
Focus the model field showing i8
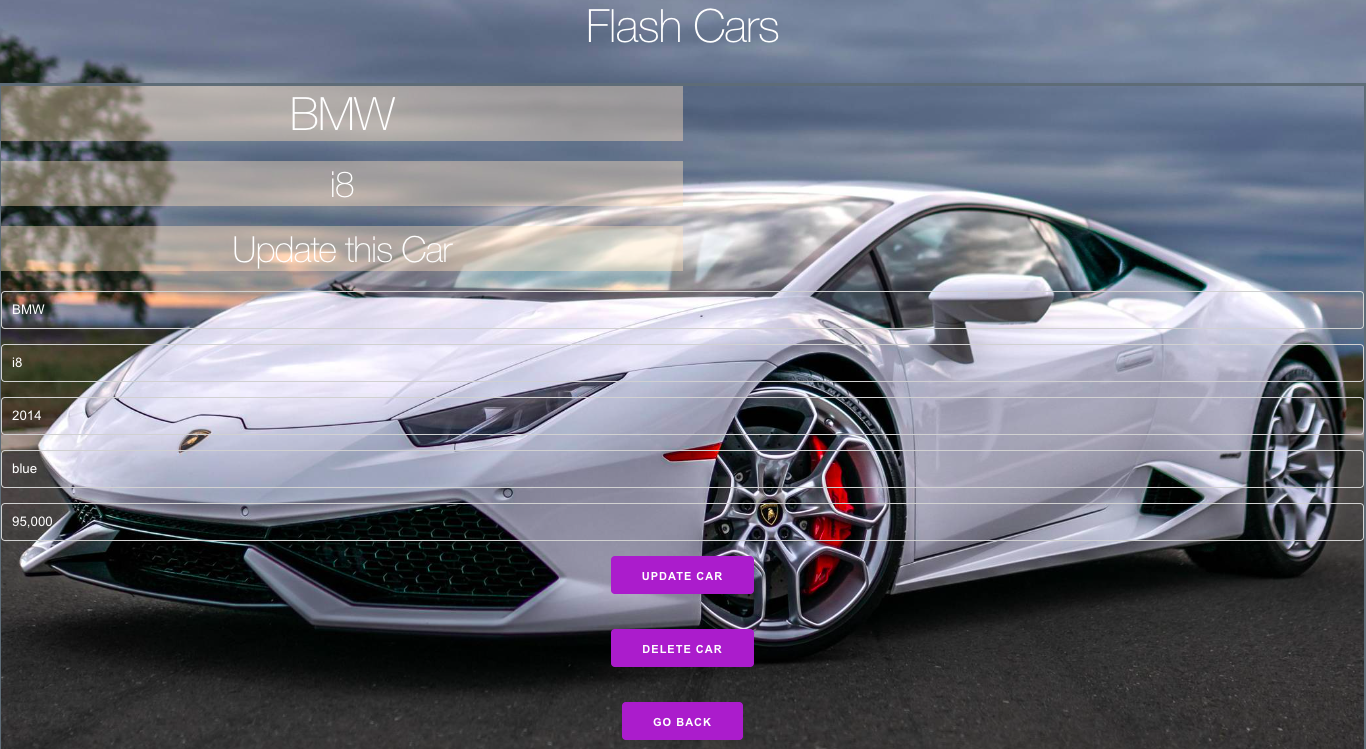(x=682, y=363)
